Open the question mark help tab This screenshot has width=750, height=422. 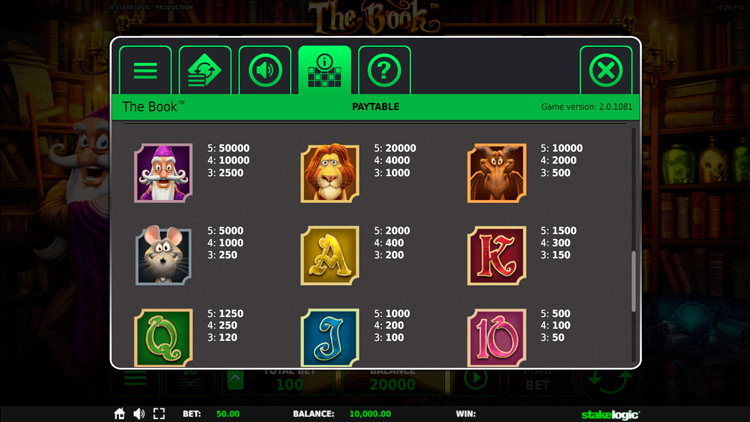click(x=384, y=71)
